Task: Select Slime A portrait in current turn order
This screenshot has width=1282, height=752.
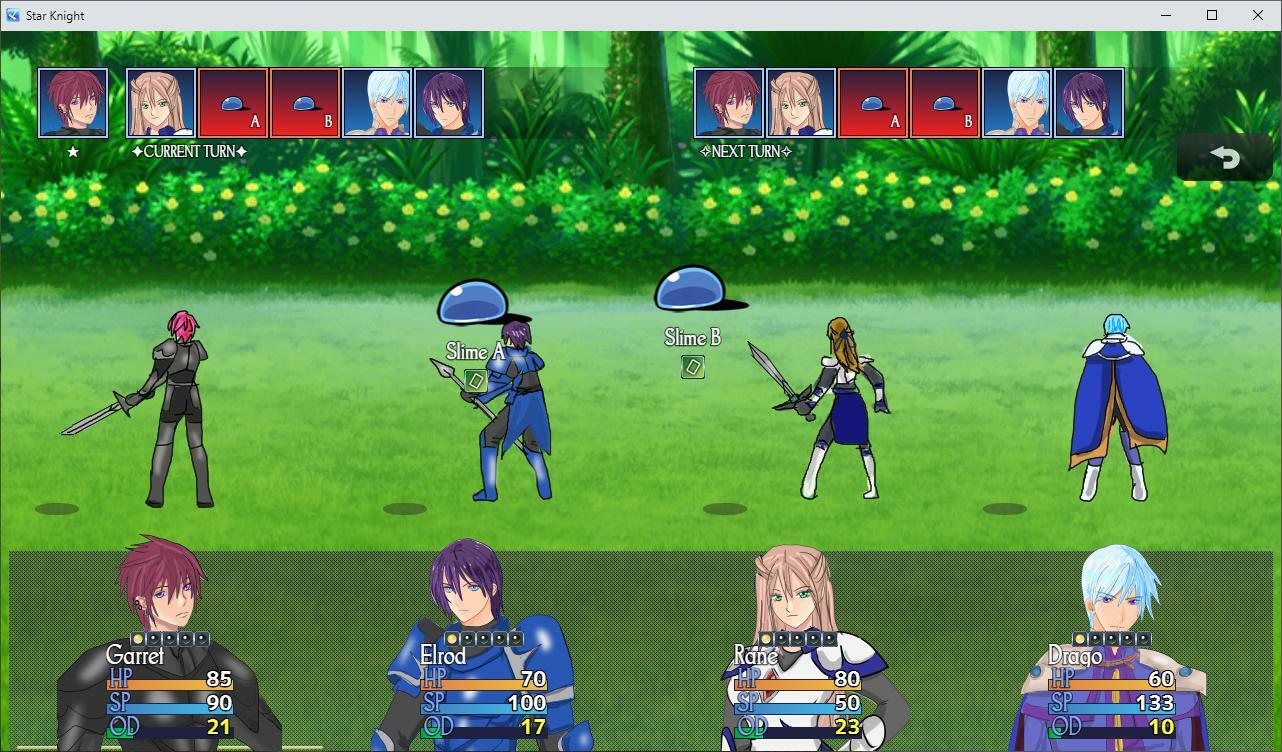Action: coord(233,103)
